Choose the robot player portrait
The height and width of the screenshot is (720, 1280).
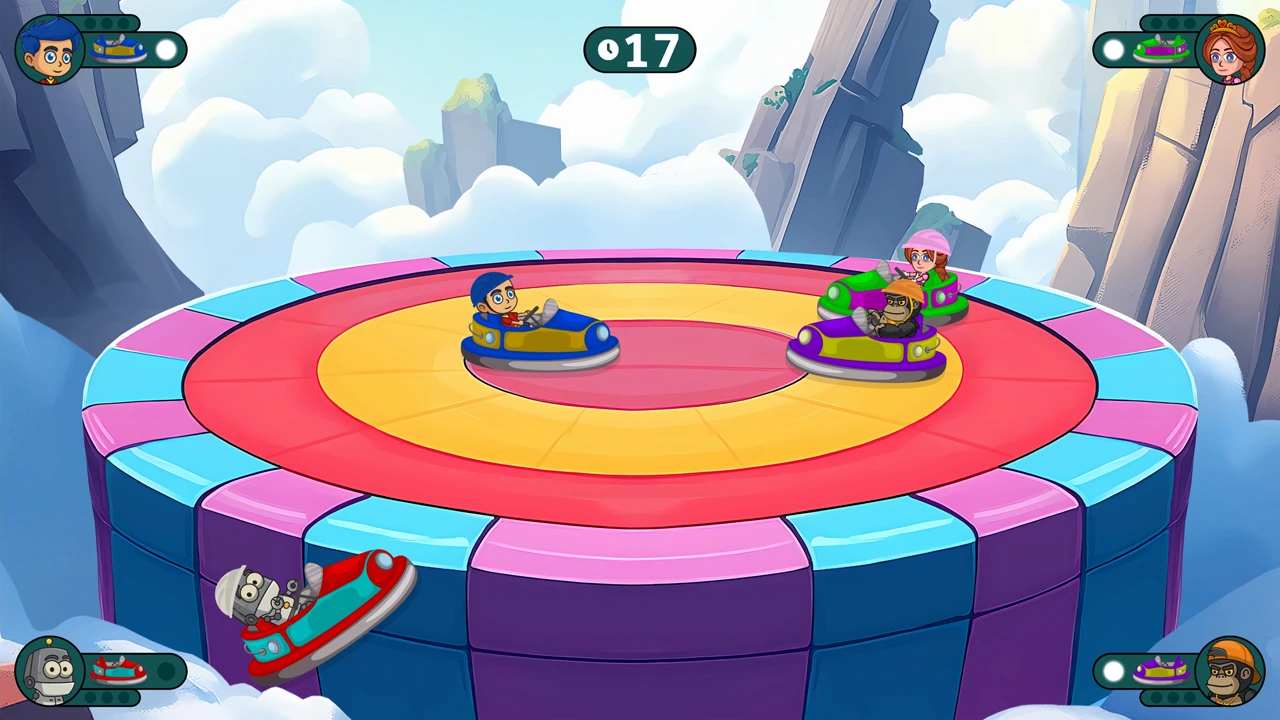pyautogui.click(x=49, y=670)
